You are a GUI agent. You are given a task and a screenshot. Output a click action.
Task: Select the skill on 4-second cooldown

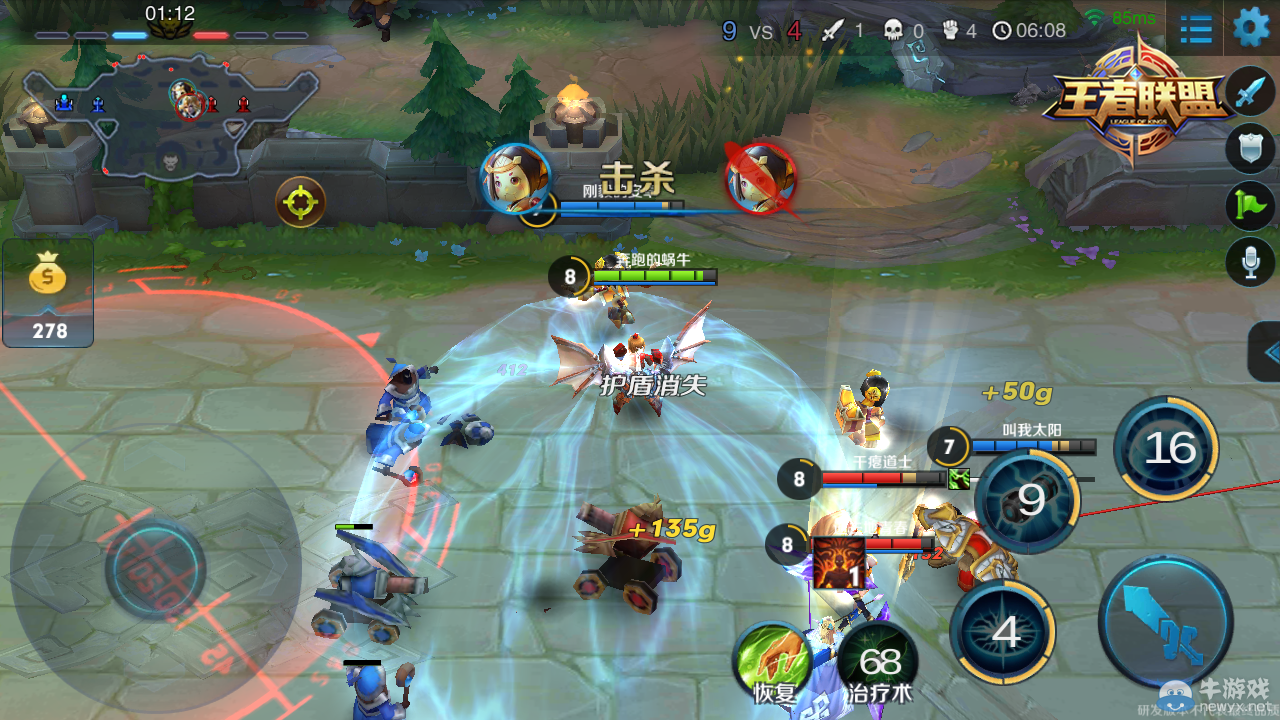[1003, 631]
